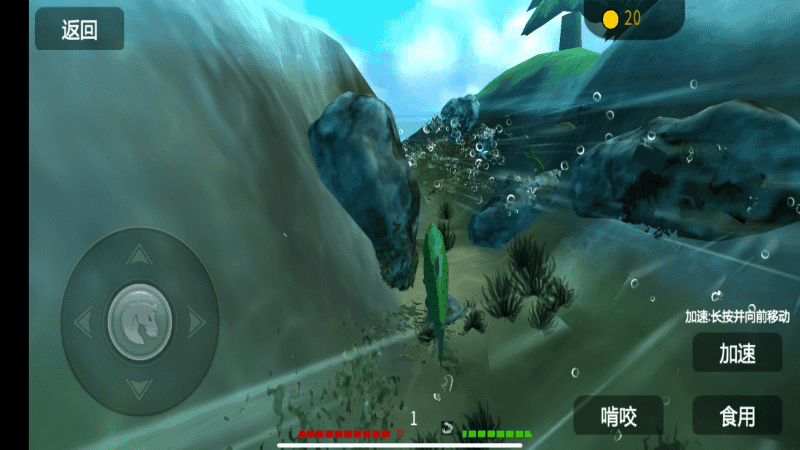Push the joystick up arrow
The width and height of the screenshot is (800, 450).
(140, 256)
